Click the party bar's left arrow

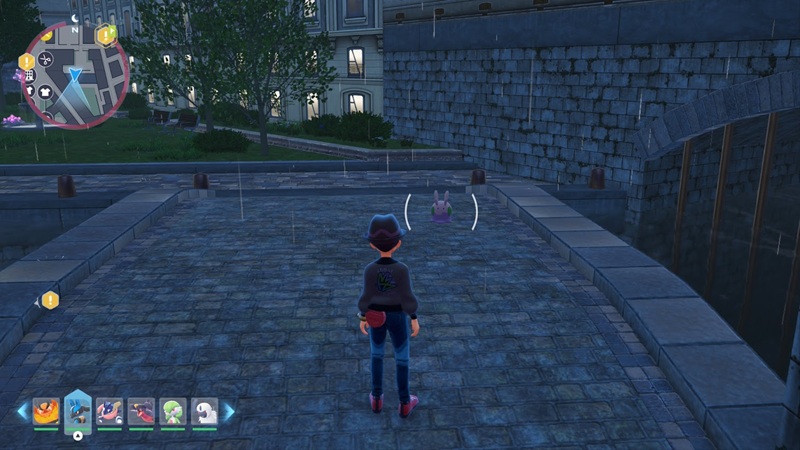[22, 410]
